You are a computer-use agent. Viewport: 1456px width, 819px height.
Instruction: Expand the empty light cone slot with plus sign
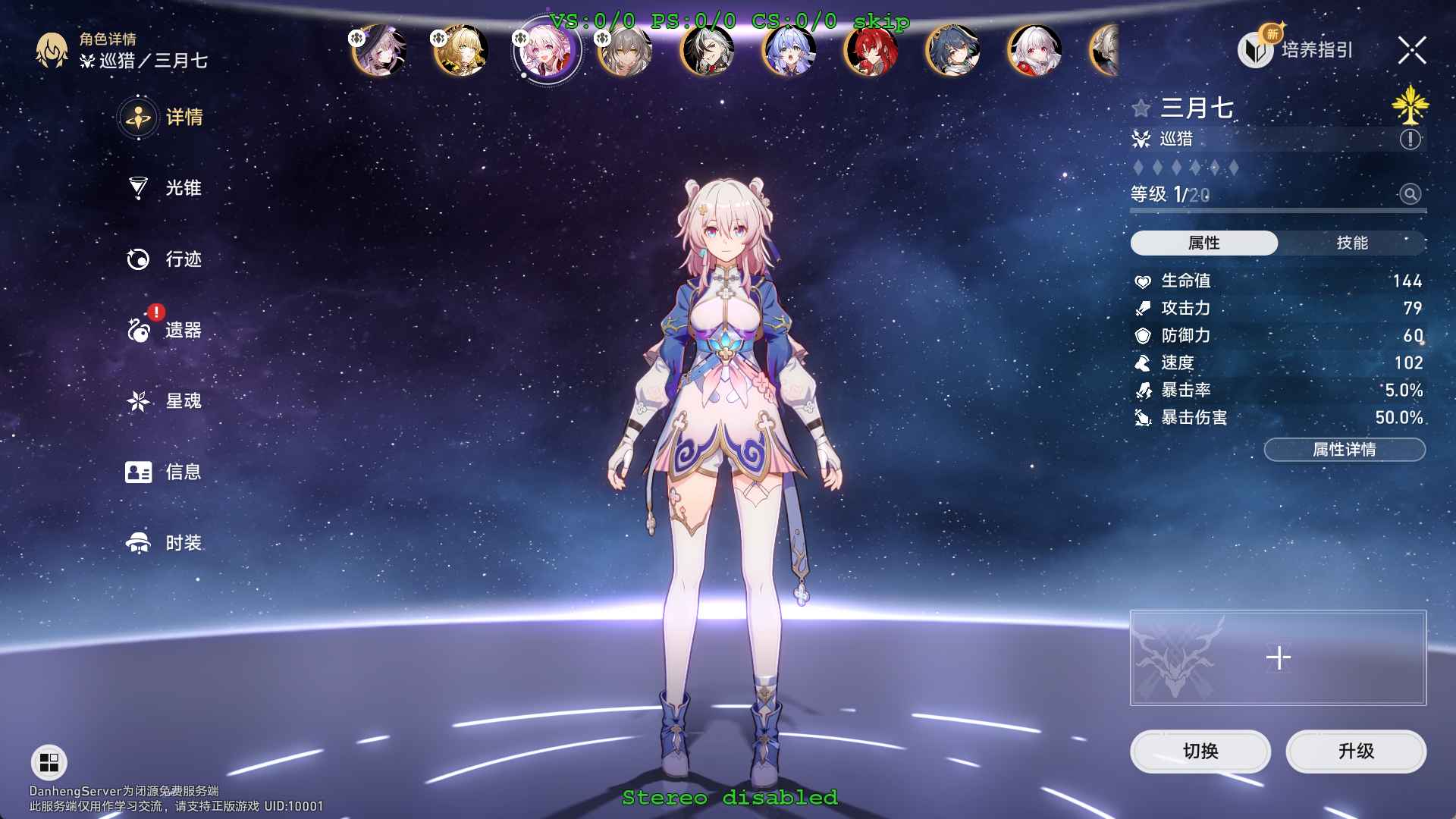tap(1278, 657)
